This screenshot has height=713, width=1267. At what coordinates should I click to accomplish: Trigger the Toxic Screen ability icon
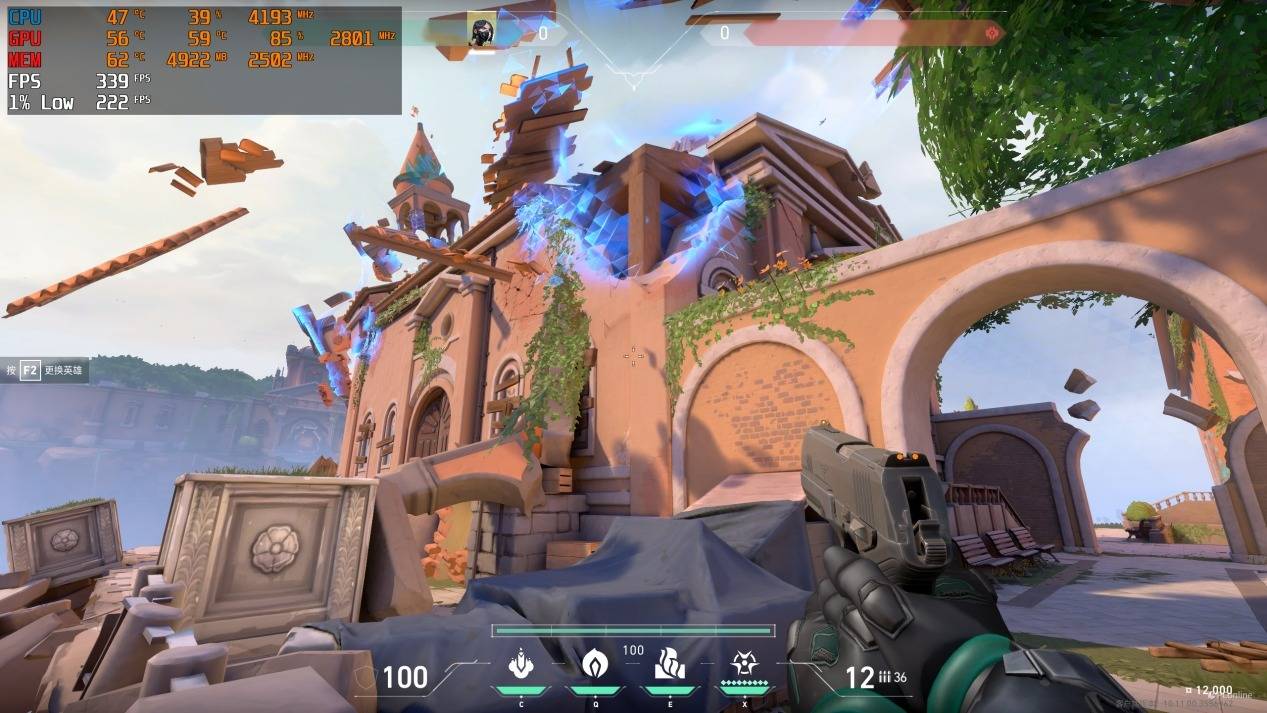coord(668,663)
